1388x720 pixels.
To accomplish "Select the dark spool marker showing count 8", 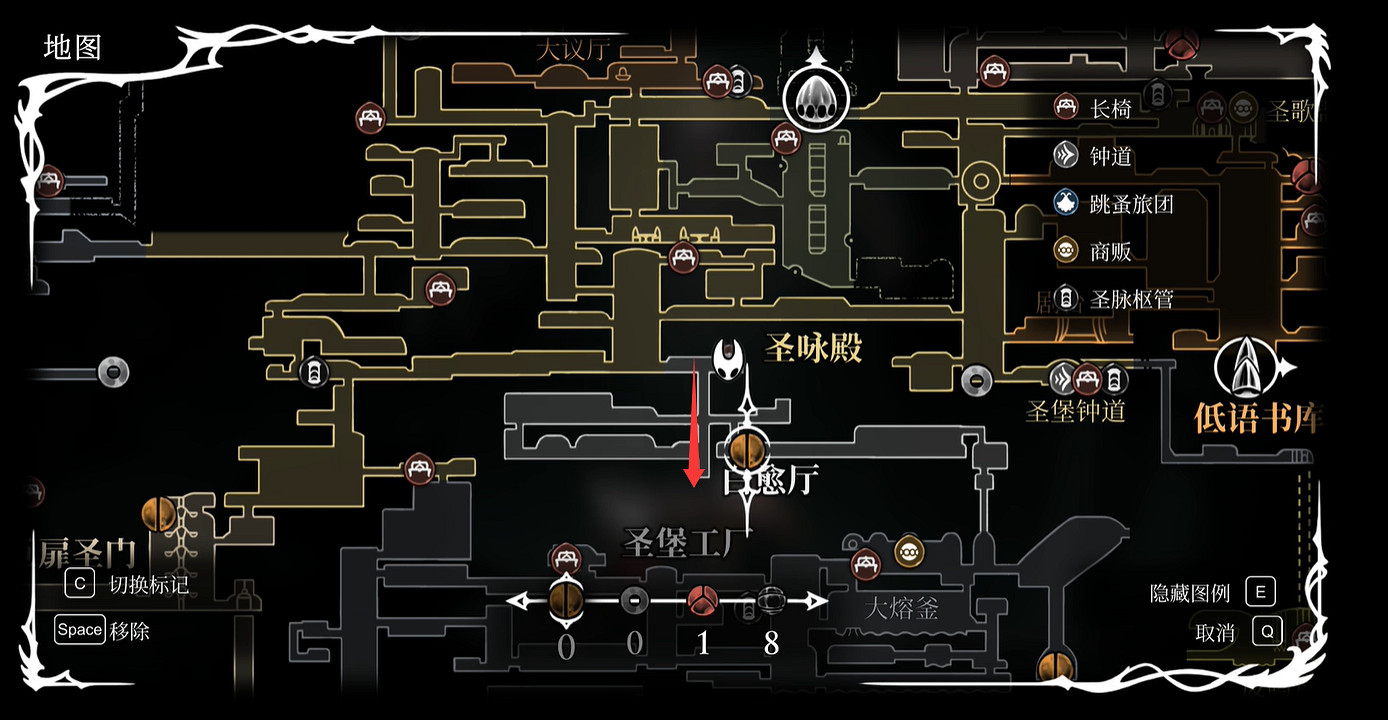I will click(771, 602).
